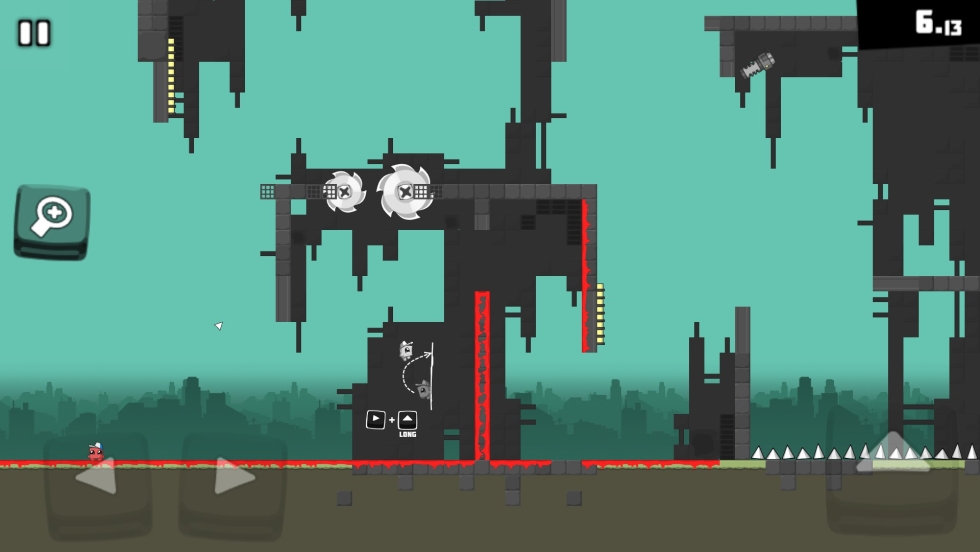Pause the game
Screen dimensions: 980x552
point(34,33)
